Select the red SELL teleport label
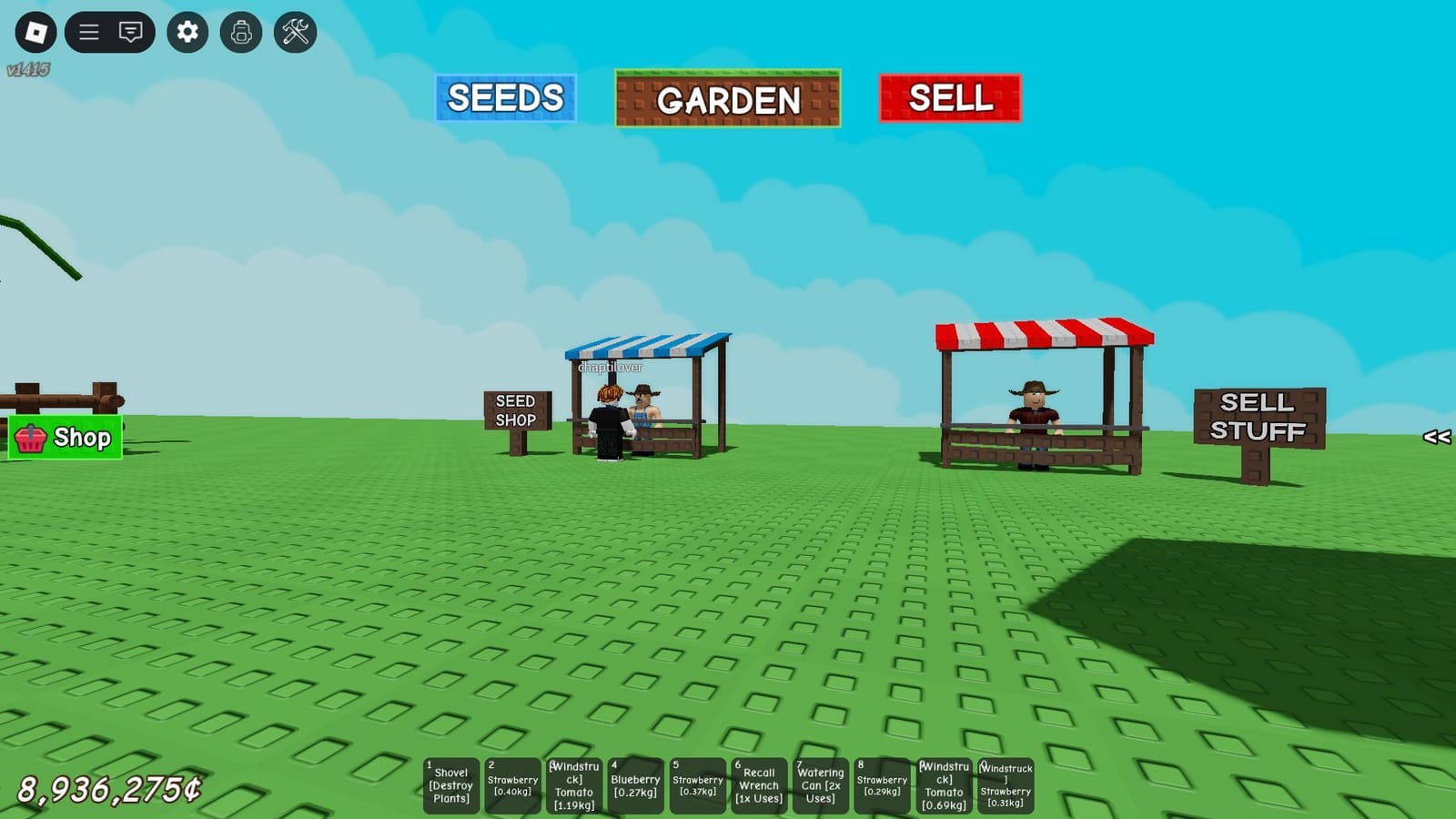Viewport: 1456px width, 819px height. tap(949, 96)
